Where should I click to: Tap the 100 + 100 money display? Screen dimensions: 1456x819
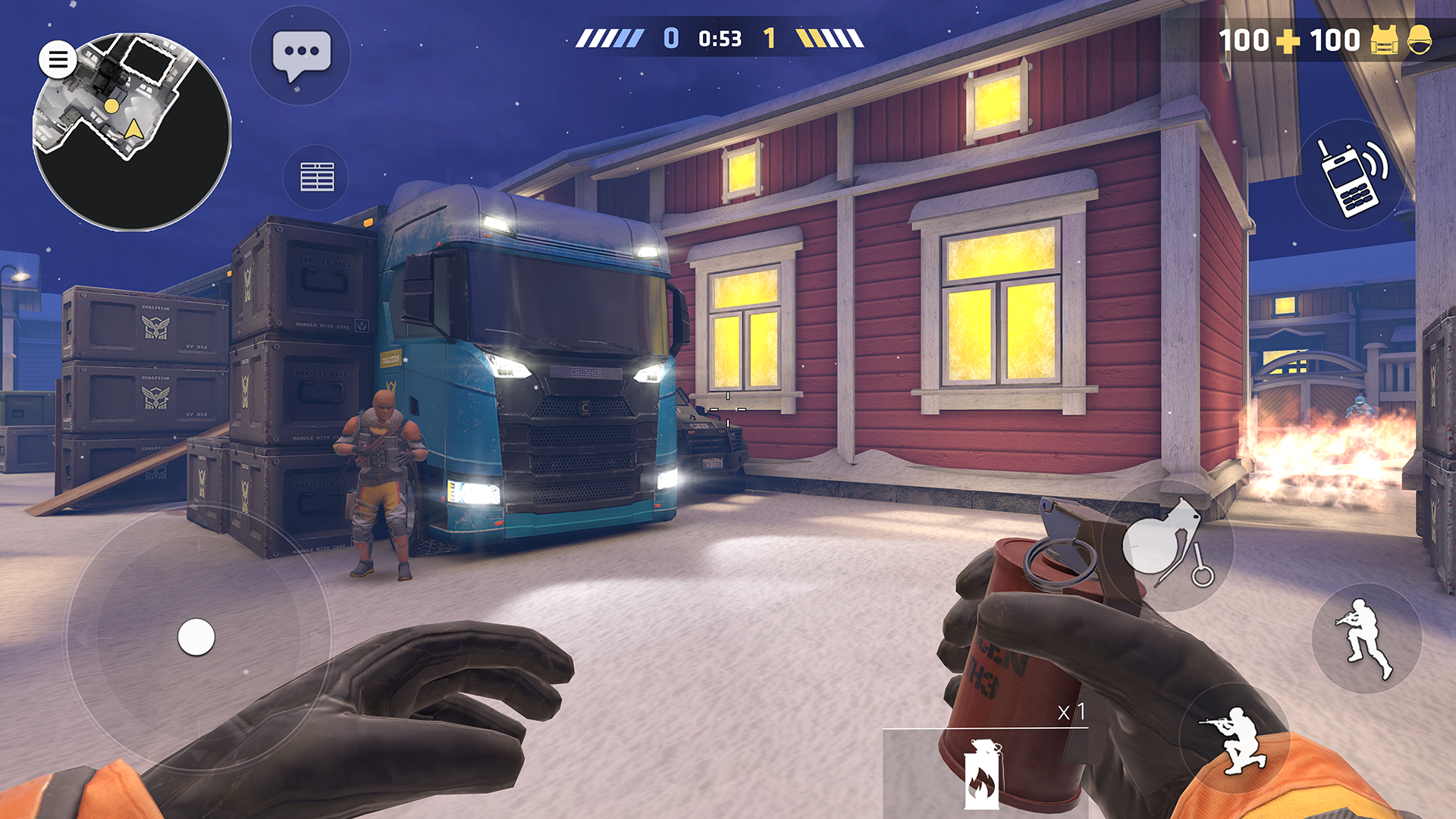(x=1289, y=39)
